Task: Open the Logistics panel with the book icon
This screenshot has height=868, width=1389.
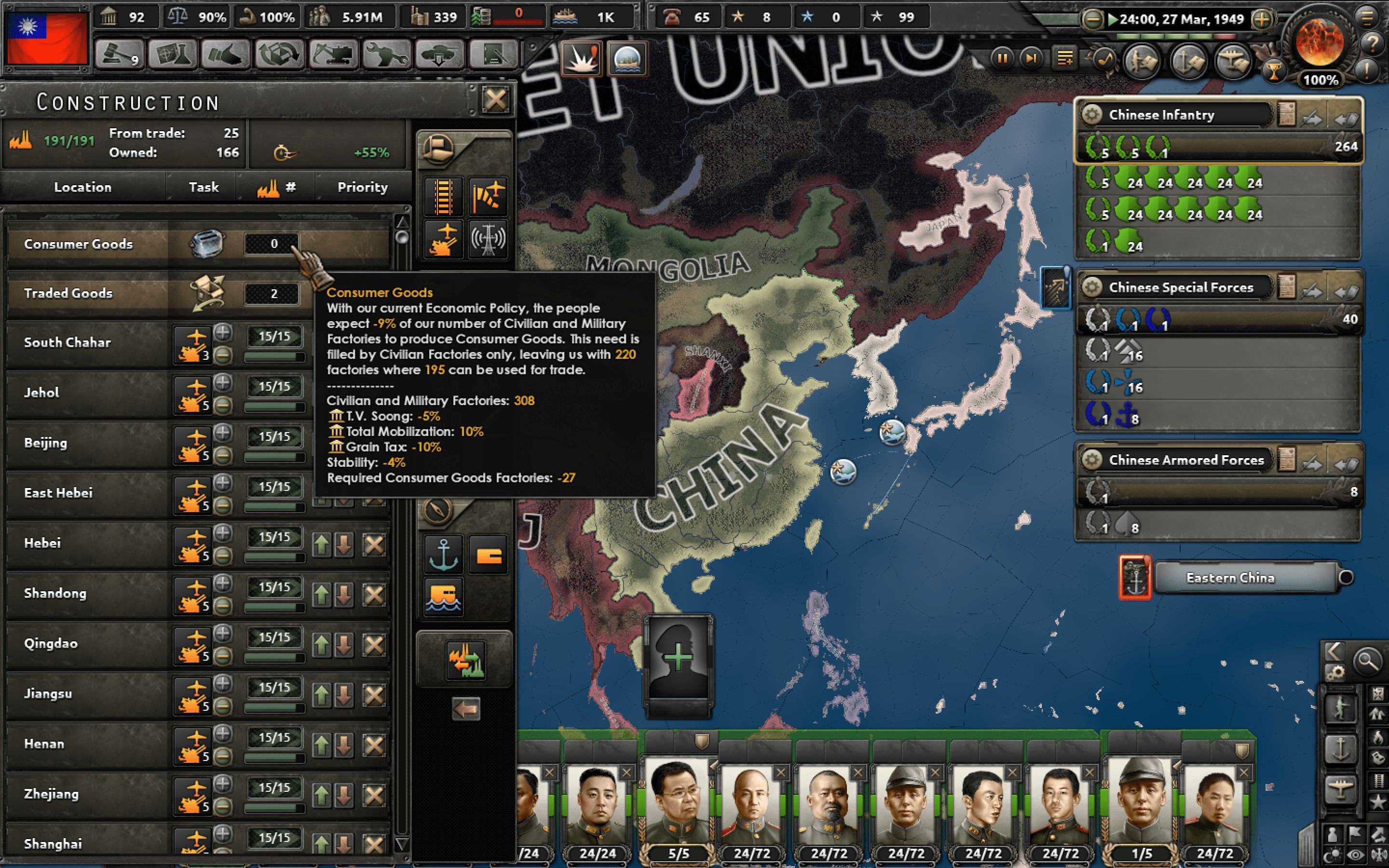Action: point(492,54)
